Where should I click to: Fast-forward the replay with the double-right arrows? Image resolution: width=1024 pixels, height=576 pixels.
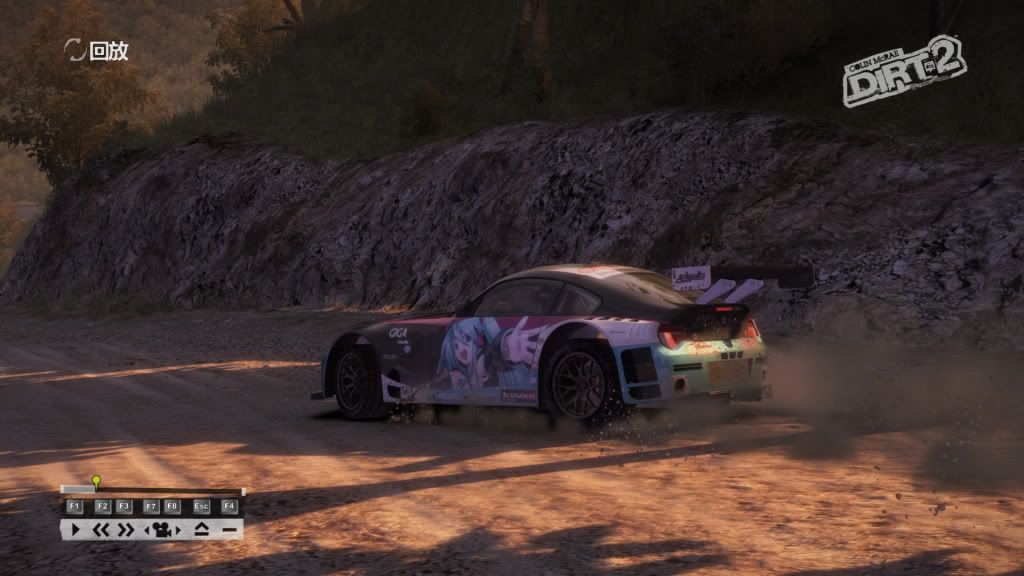pos(125,529)
